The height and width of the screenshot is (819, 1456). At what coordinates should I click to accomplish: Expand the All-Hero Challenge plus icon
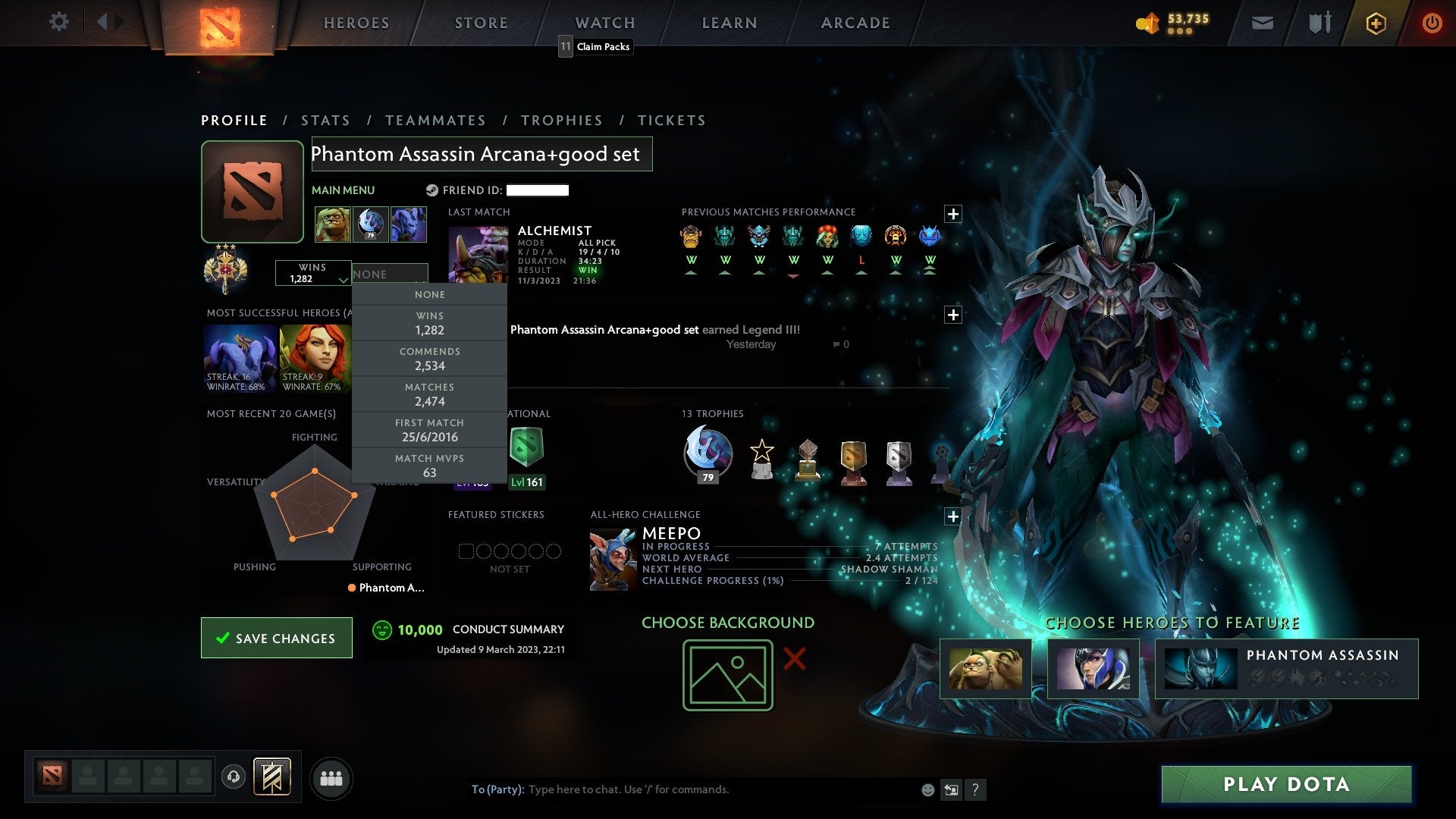pyautogui.click(x=953, y=516)
